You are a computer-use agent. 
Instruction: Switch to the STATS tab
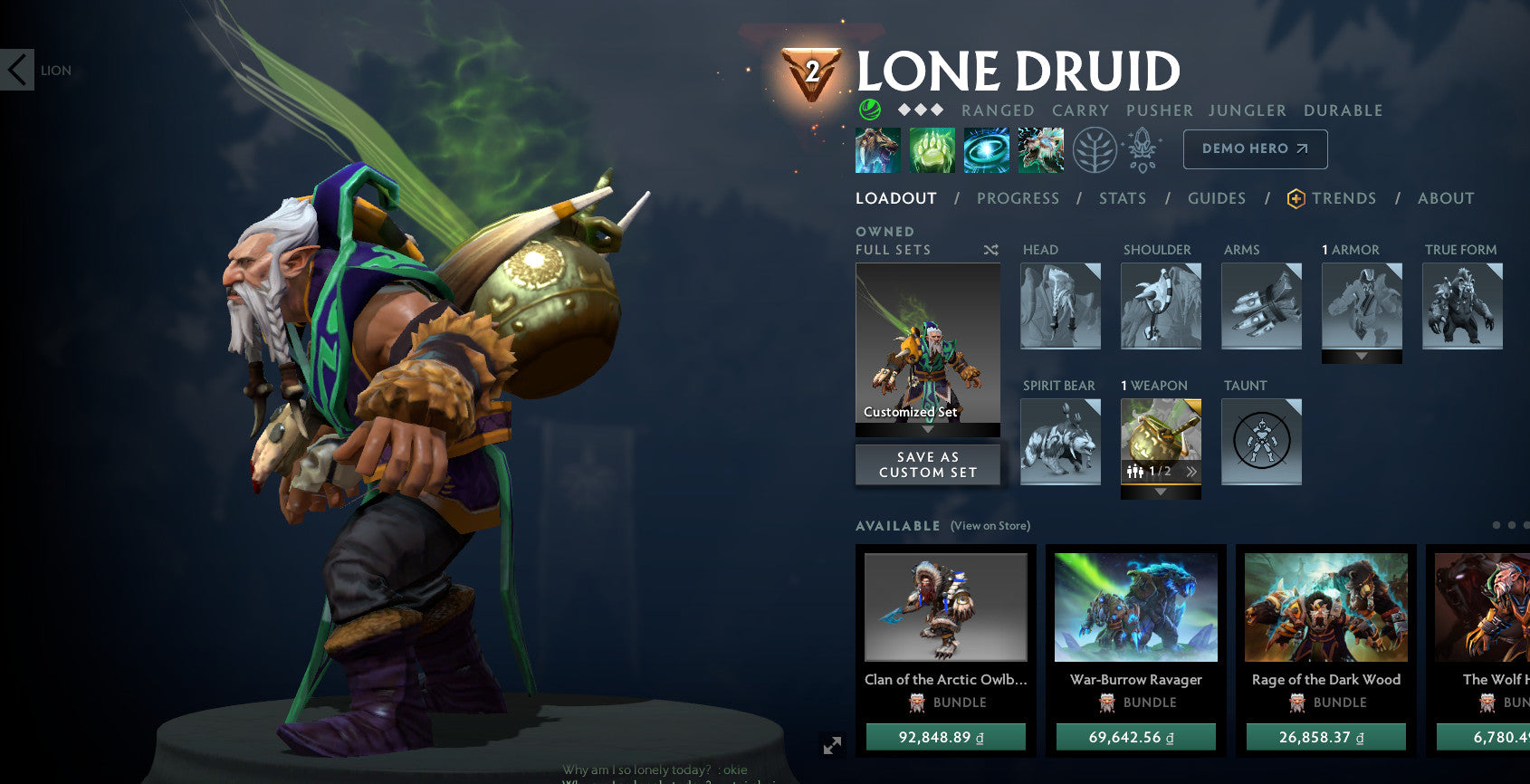click(1123, 198)
